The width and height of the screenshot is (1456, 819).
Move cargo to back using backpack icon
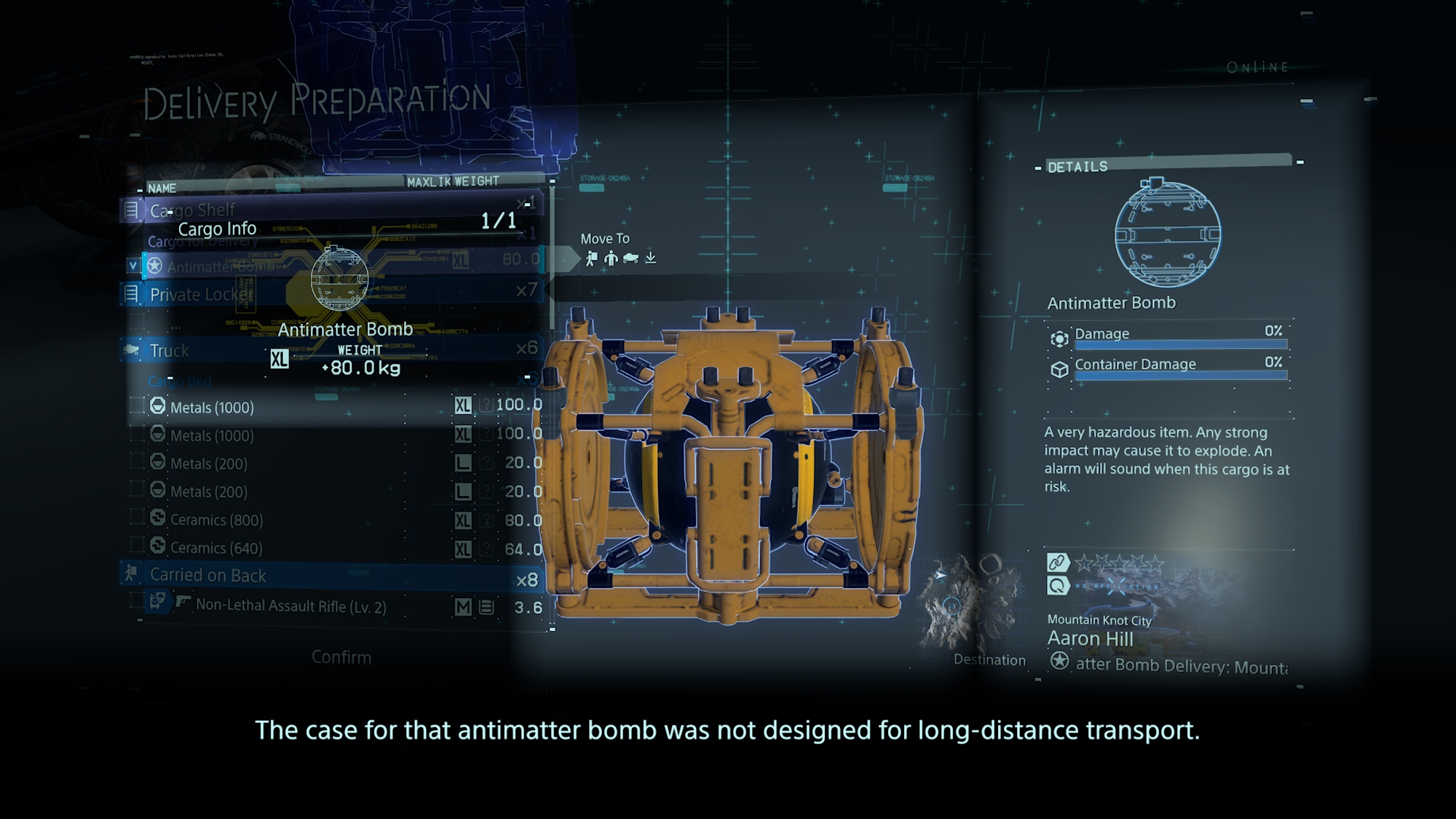coord(591,258)
